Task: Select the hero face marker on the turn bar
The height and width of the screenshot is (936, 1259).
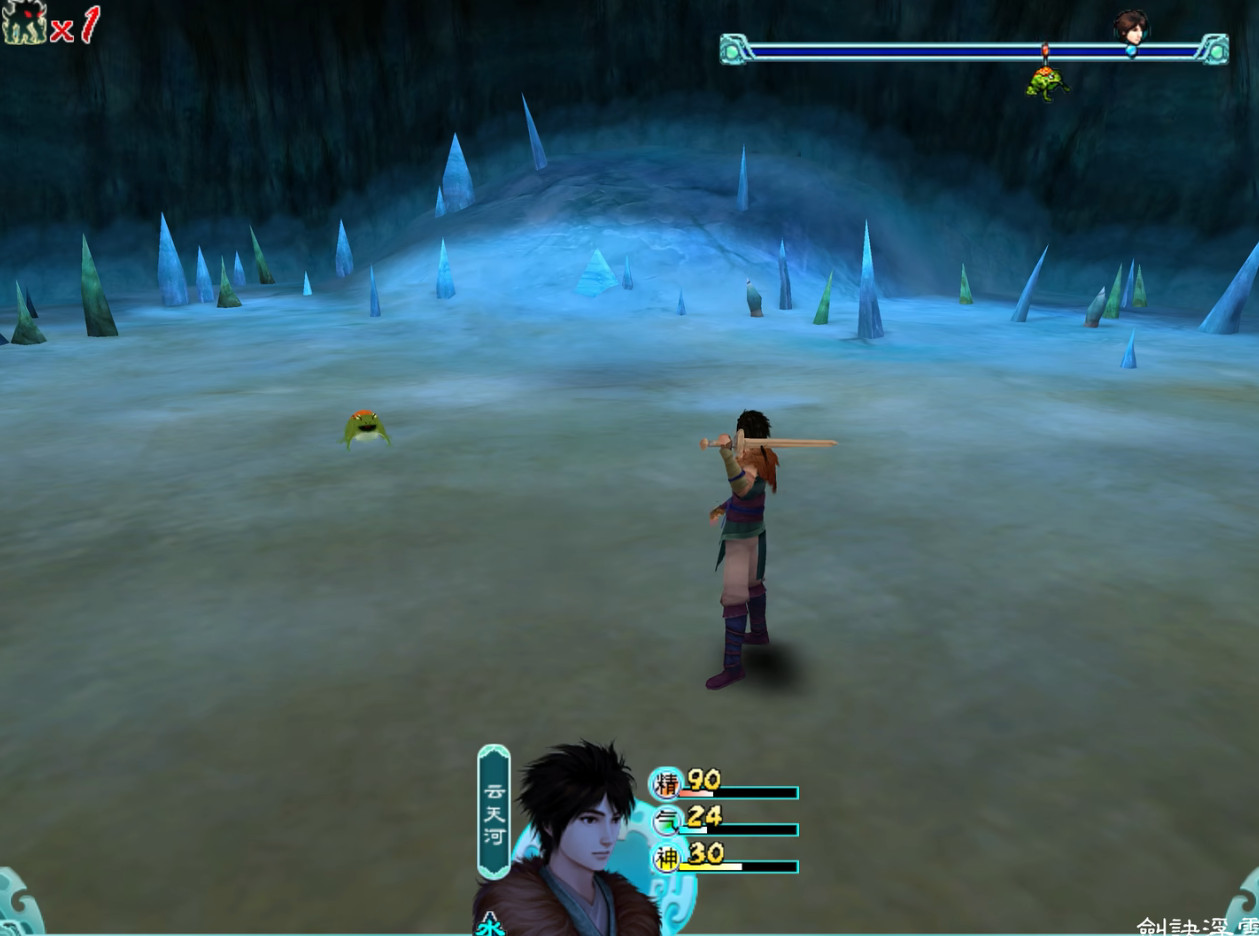Action: point(1131,27)
